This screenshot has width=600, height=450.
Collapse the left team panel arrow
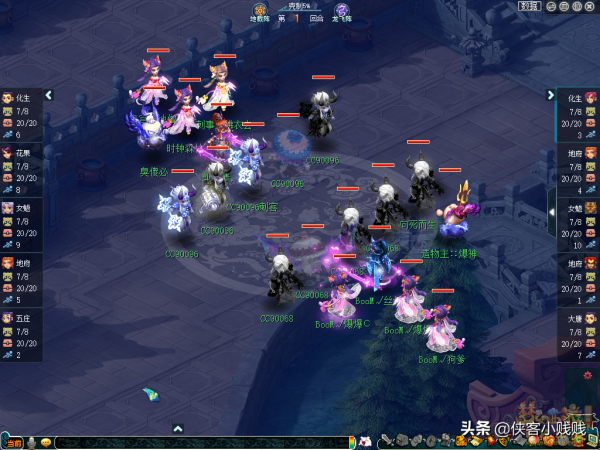pos(48,95)
